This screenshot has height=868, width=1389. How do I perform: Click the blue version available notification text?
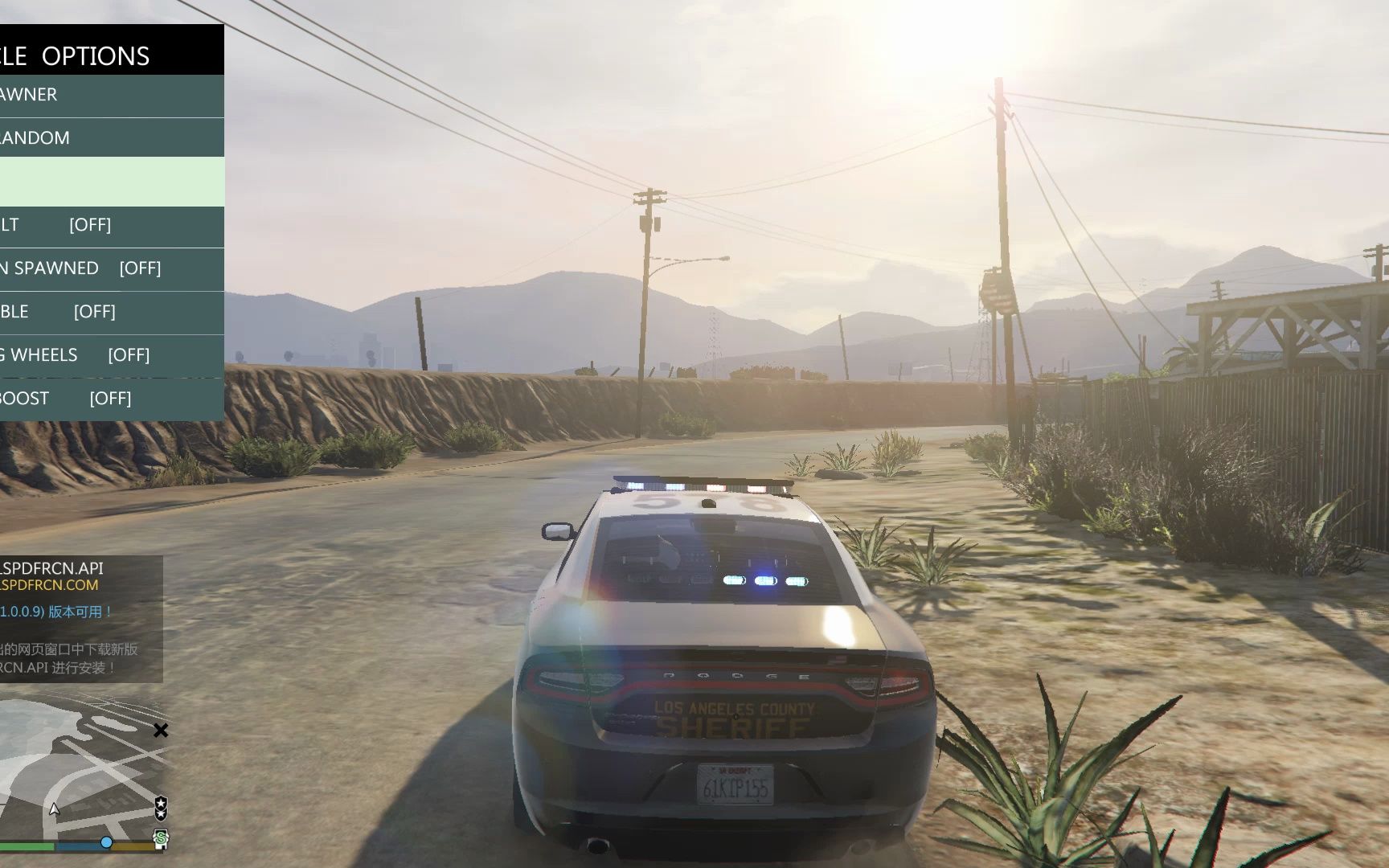pyautogui.click(x=56, y=612)
